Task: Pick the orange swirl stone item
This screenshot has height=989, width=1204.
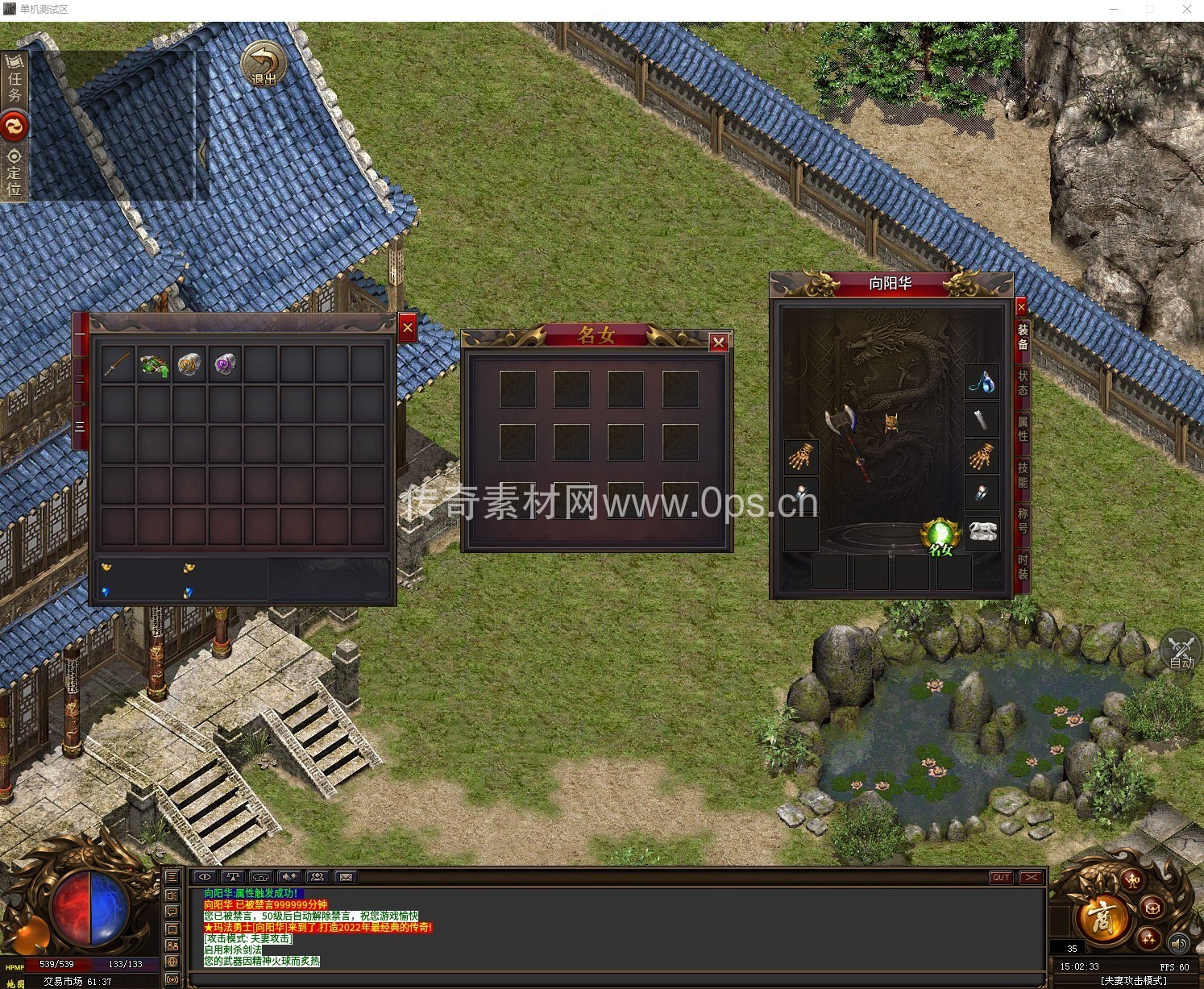Action: pos(189,365)
